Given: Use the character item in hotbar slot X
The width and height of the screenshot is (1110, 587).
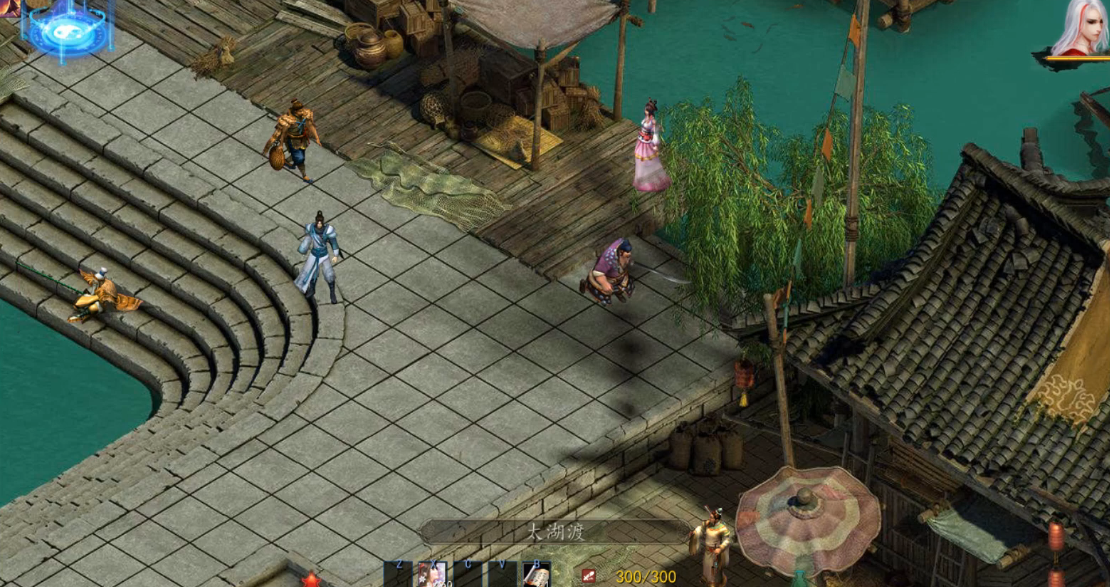Looking at the screenshot, I should (x=433, y=575).
